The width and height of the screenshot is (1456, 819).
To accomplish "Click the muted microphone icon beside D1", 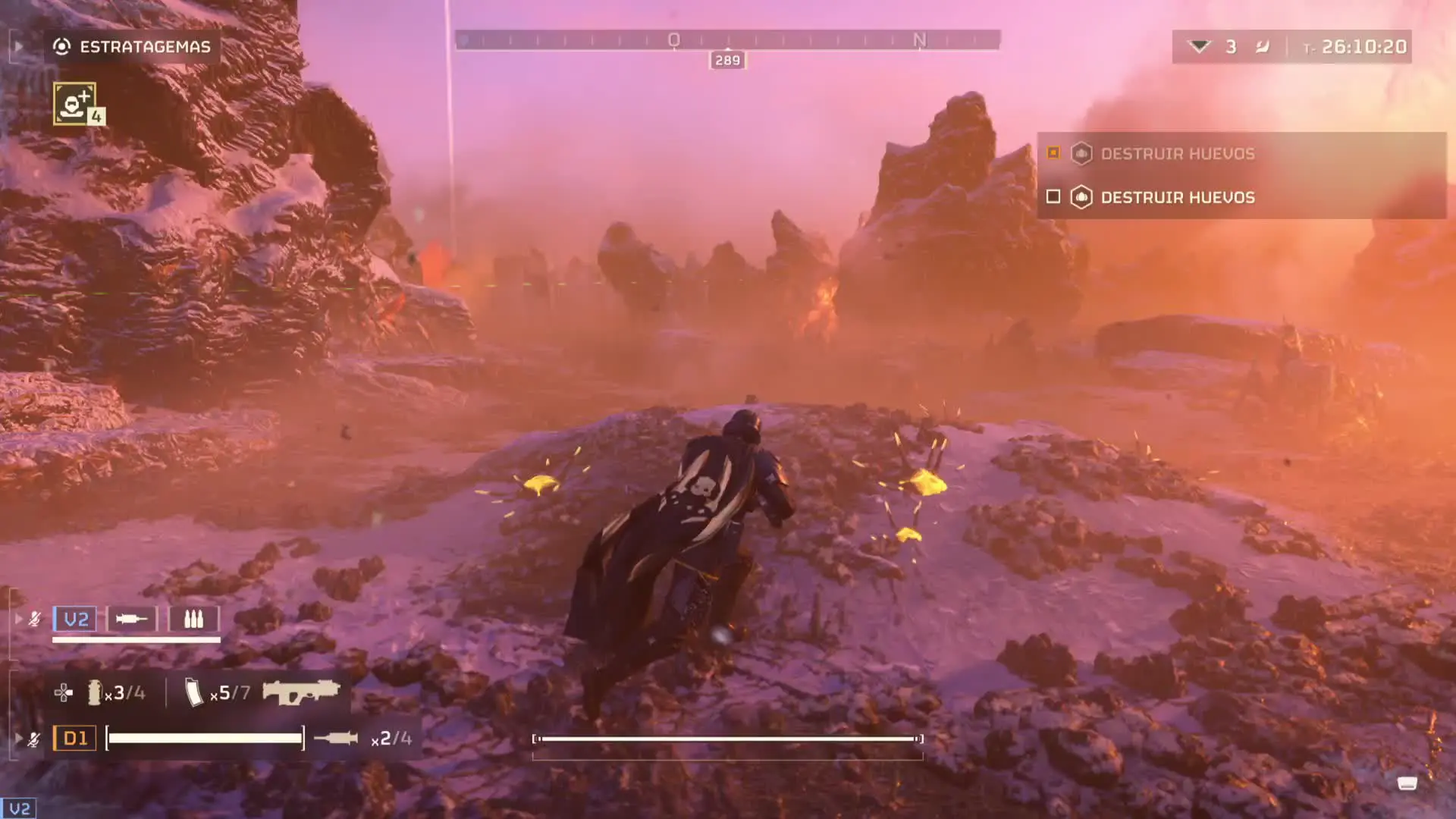I will point(34,739).
